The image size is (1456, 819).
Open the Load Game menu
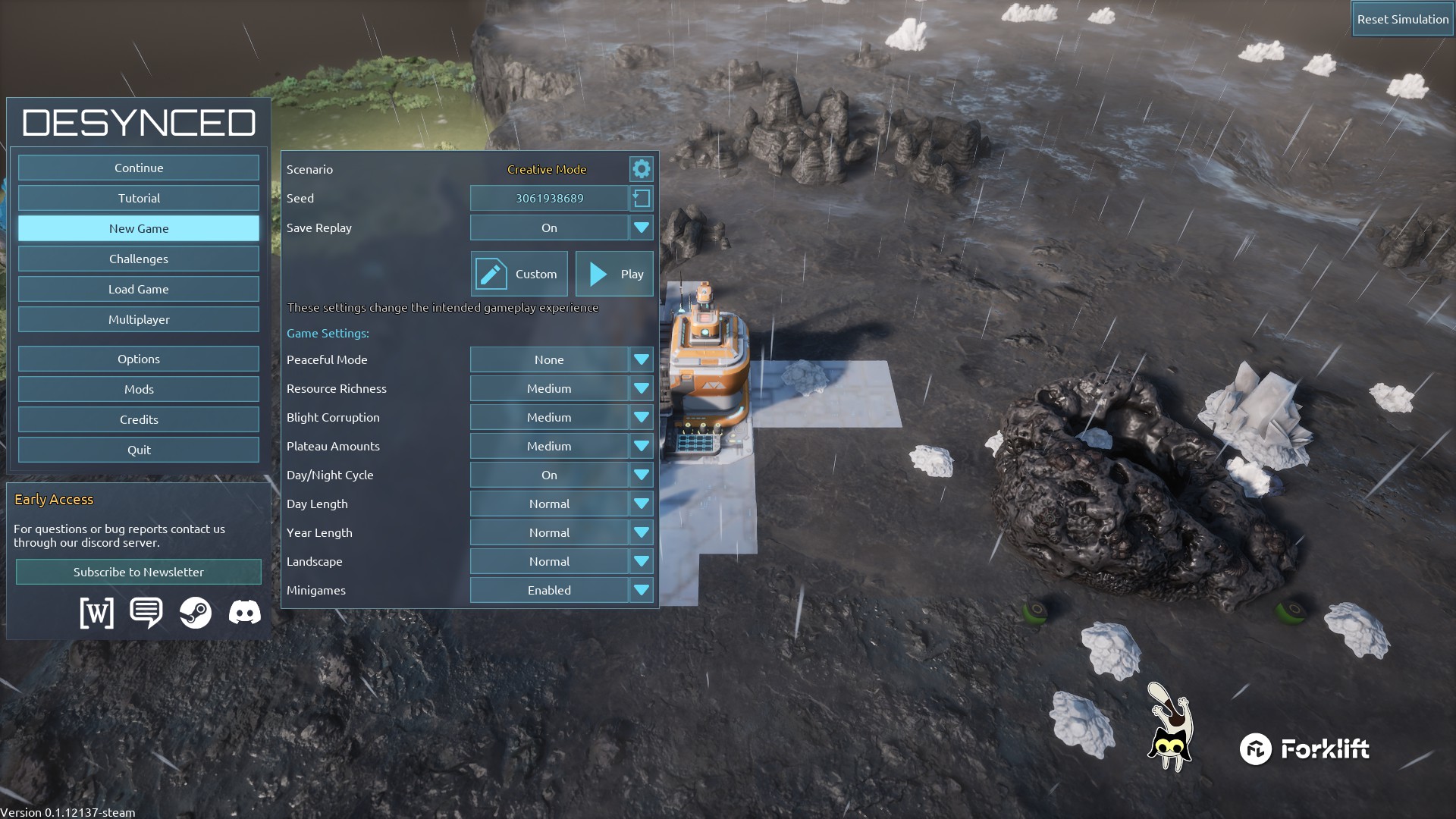[x=139, y=289]
